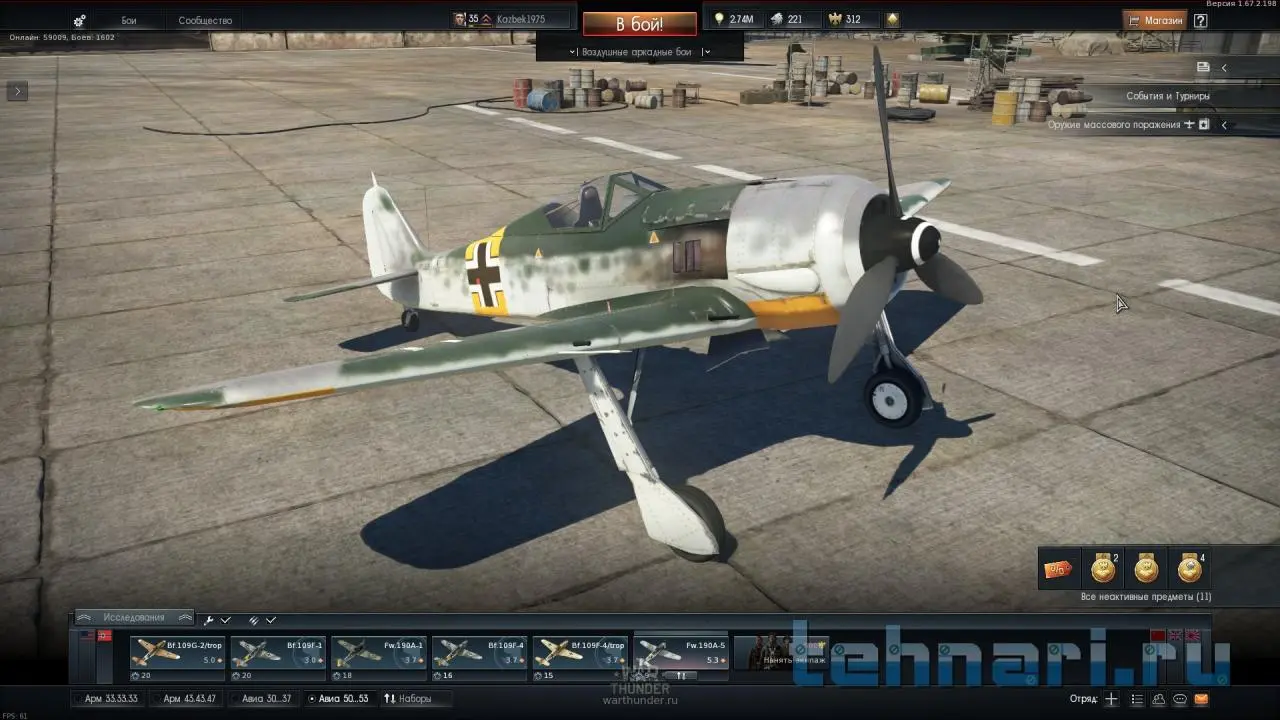Click the question mark help button
1280x720 pixels.
click(1200, 20)
